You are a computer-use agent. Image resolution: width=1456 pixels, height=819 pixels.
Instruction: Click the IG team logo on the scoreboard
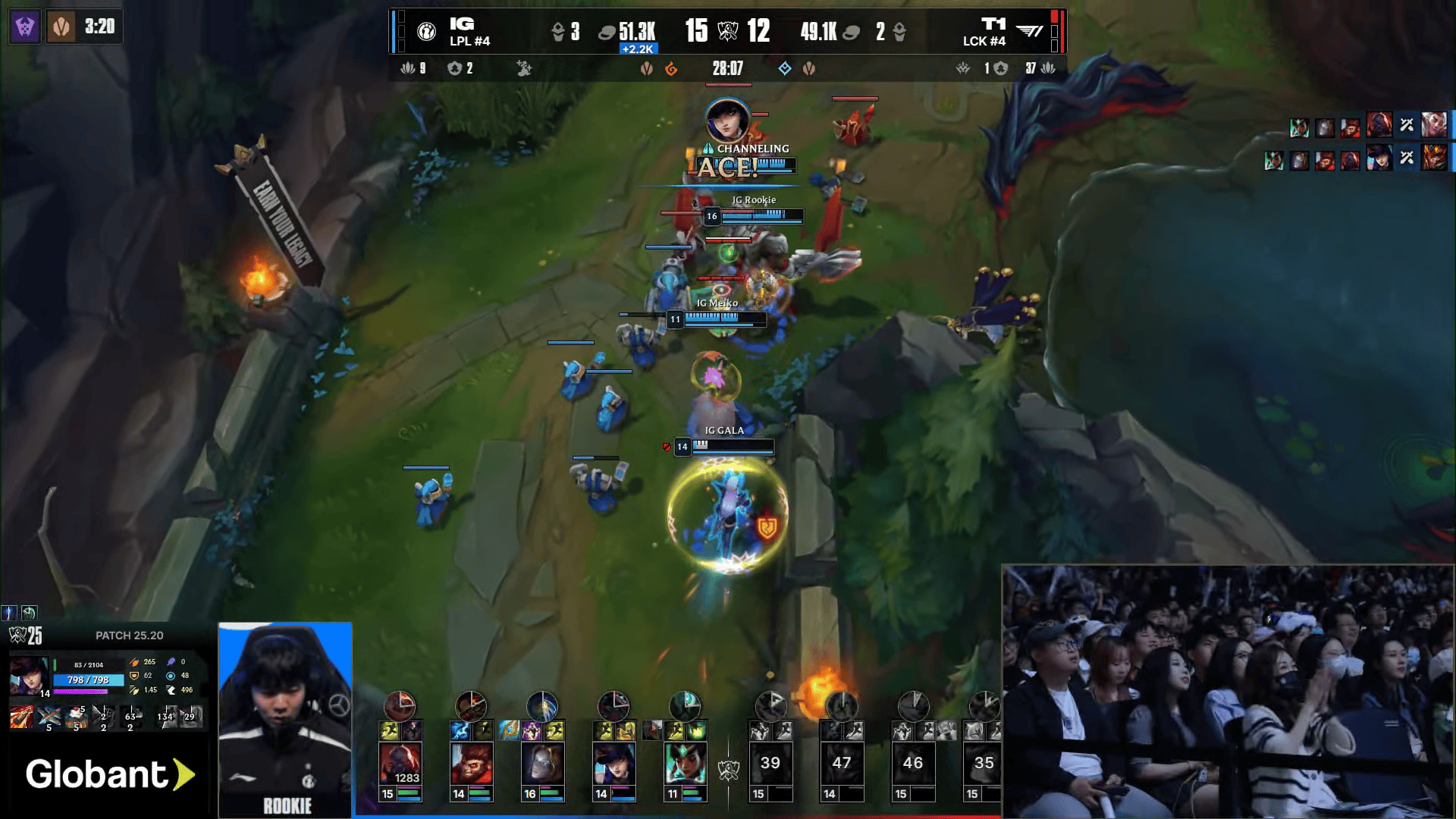click(427, 31)
